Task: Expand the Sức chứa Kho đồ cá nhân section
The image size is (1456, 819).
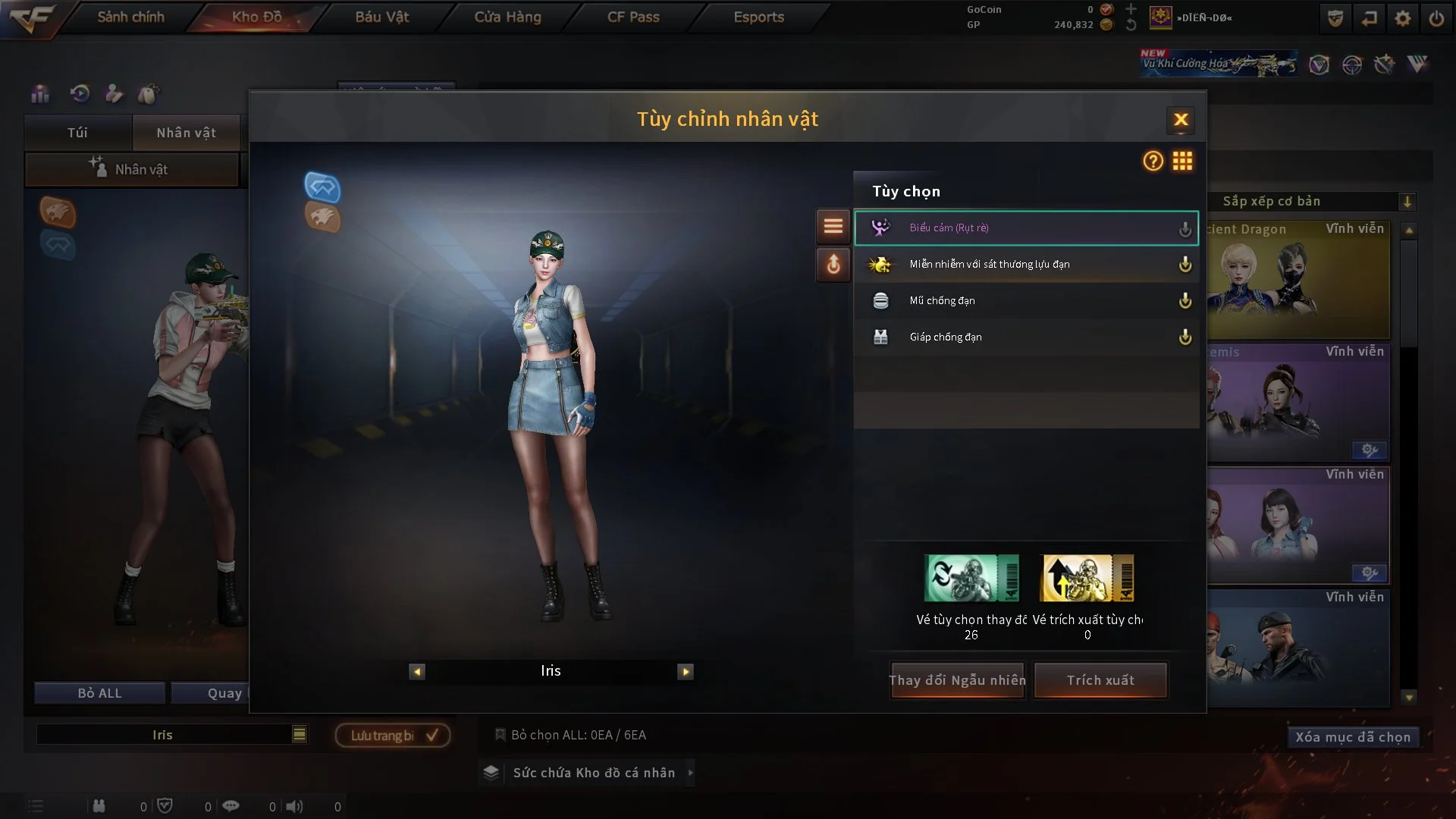Action: point(588,773)
